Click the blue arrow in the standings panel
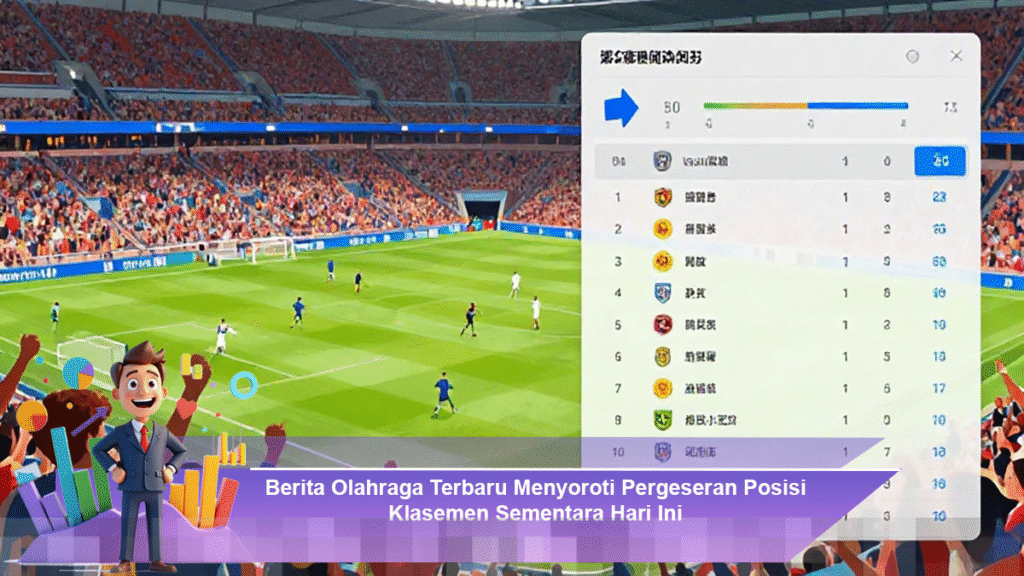 pyautogui.click(x=621, y=107)
